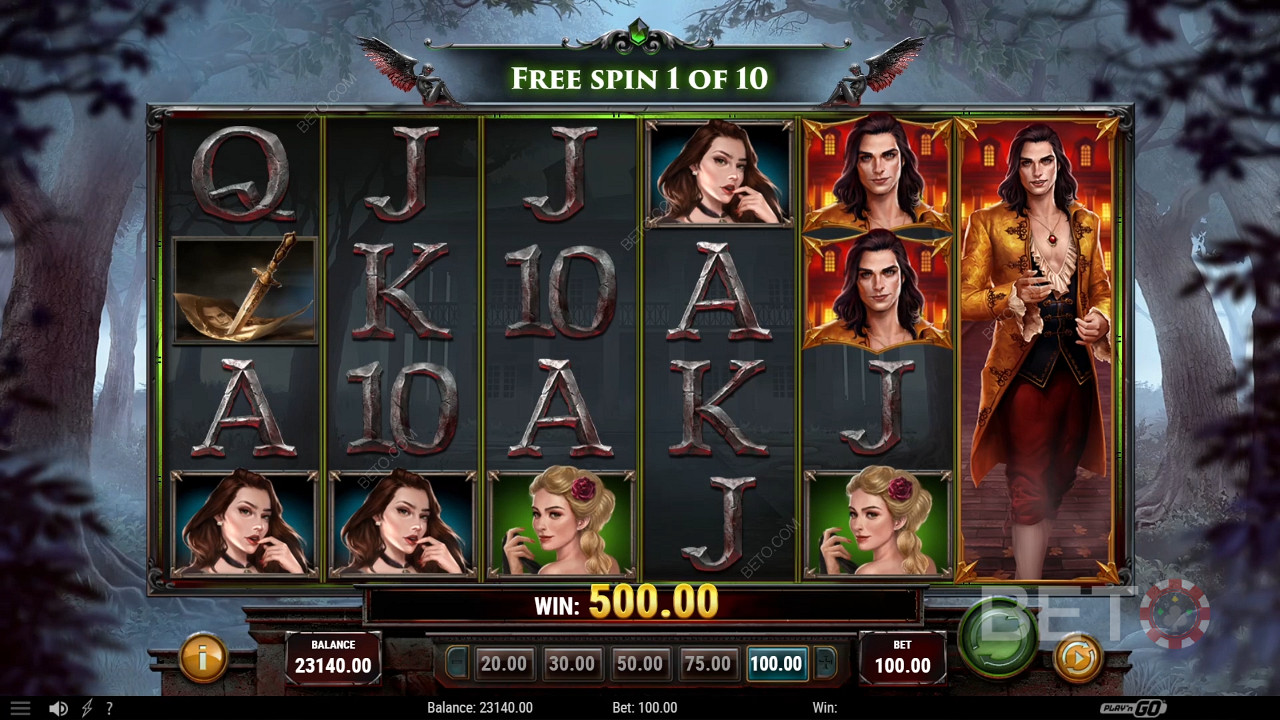Image resolution: width=1280 pixels, height=720 pixels.
Task: Increase bet with the right arrow
Action: pos(825,662)
